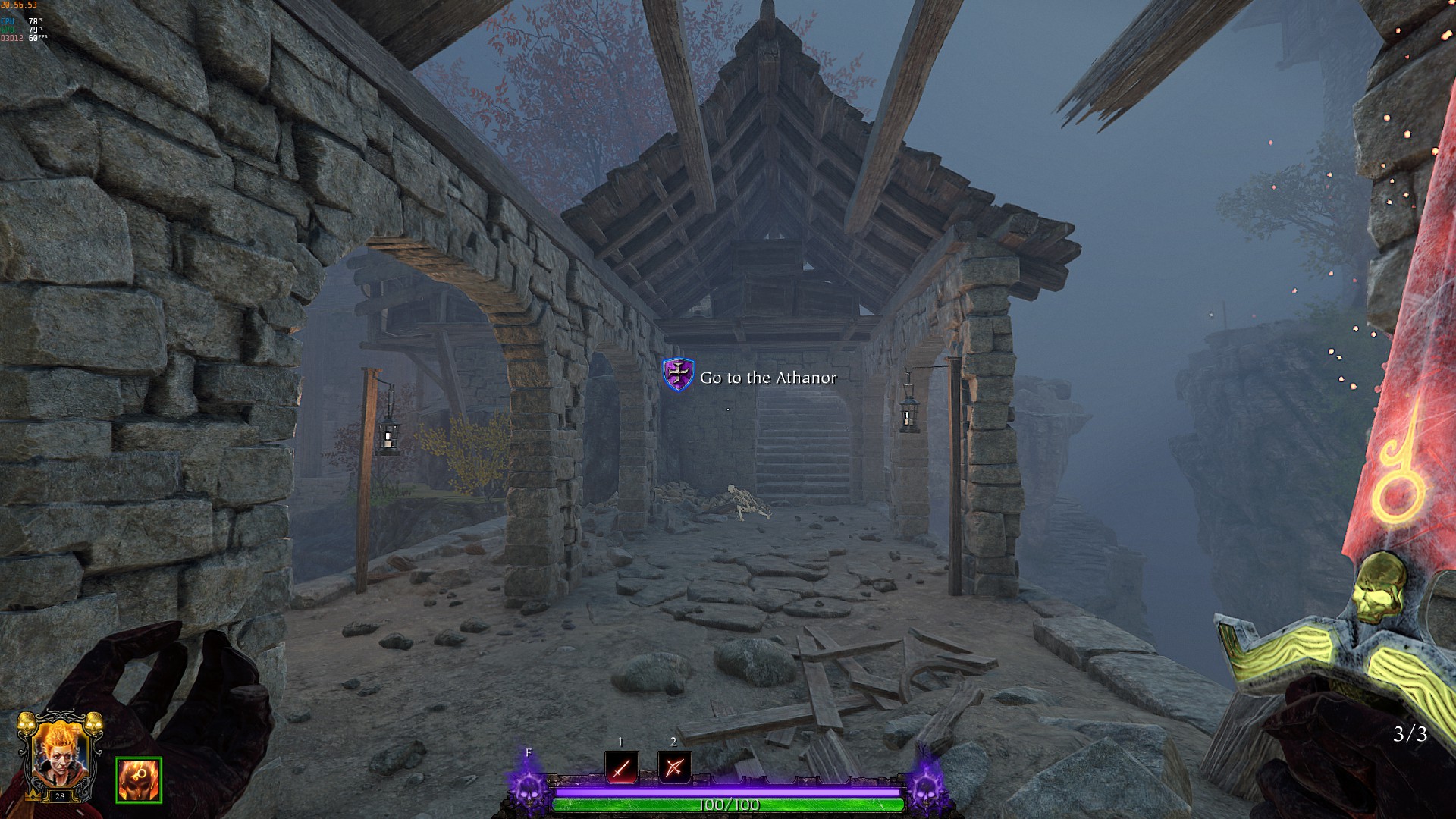
Task: Click the flaming skull buff icon
Action: pyautogui.click(x=139, y=780)
